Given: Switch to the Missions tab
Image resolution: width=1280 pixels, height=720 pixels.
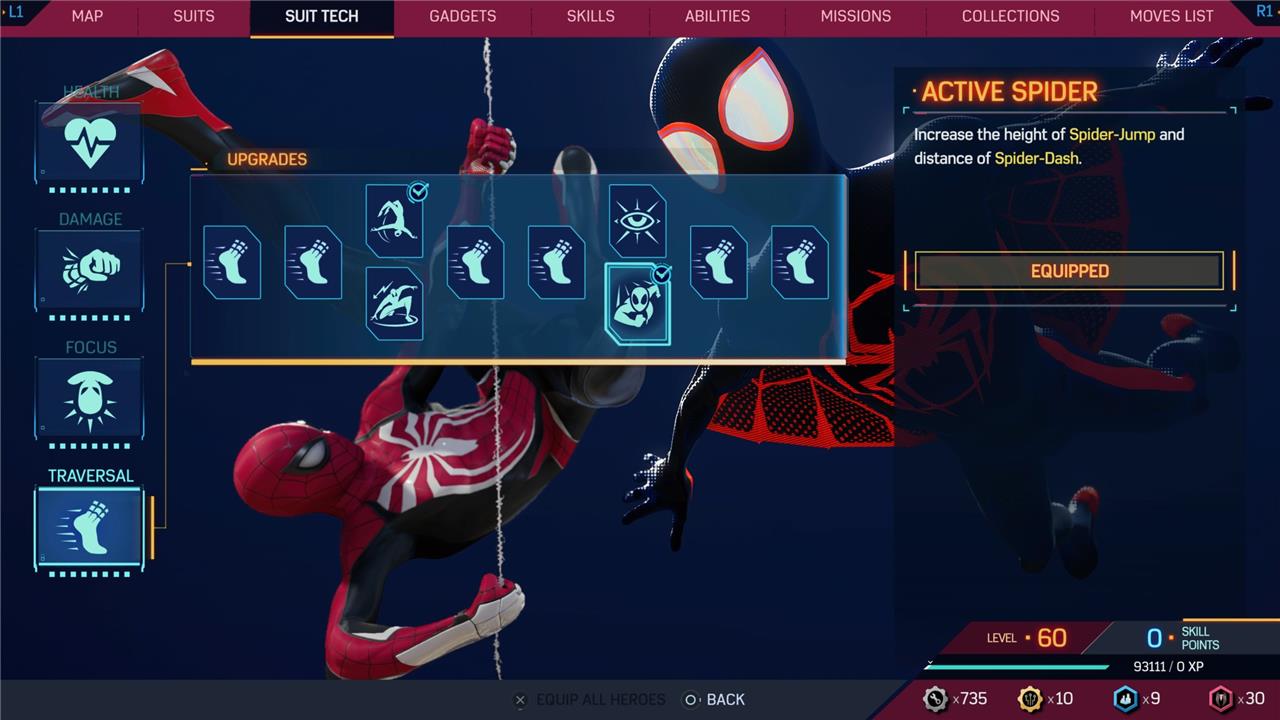Looking at the screenshot, I should point(855,16).
